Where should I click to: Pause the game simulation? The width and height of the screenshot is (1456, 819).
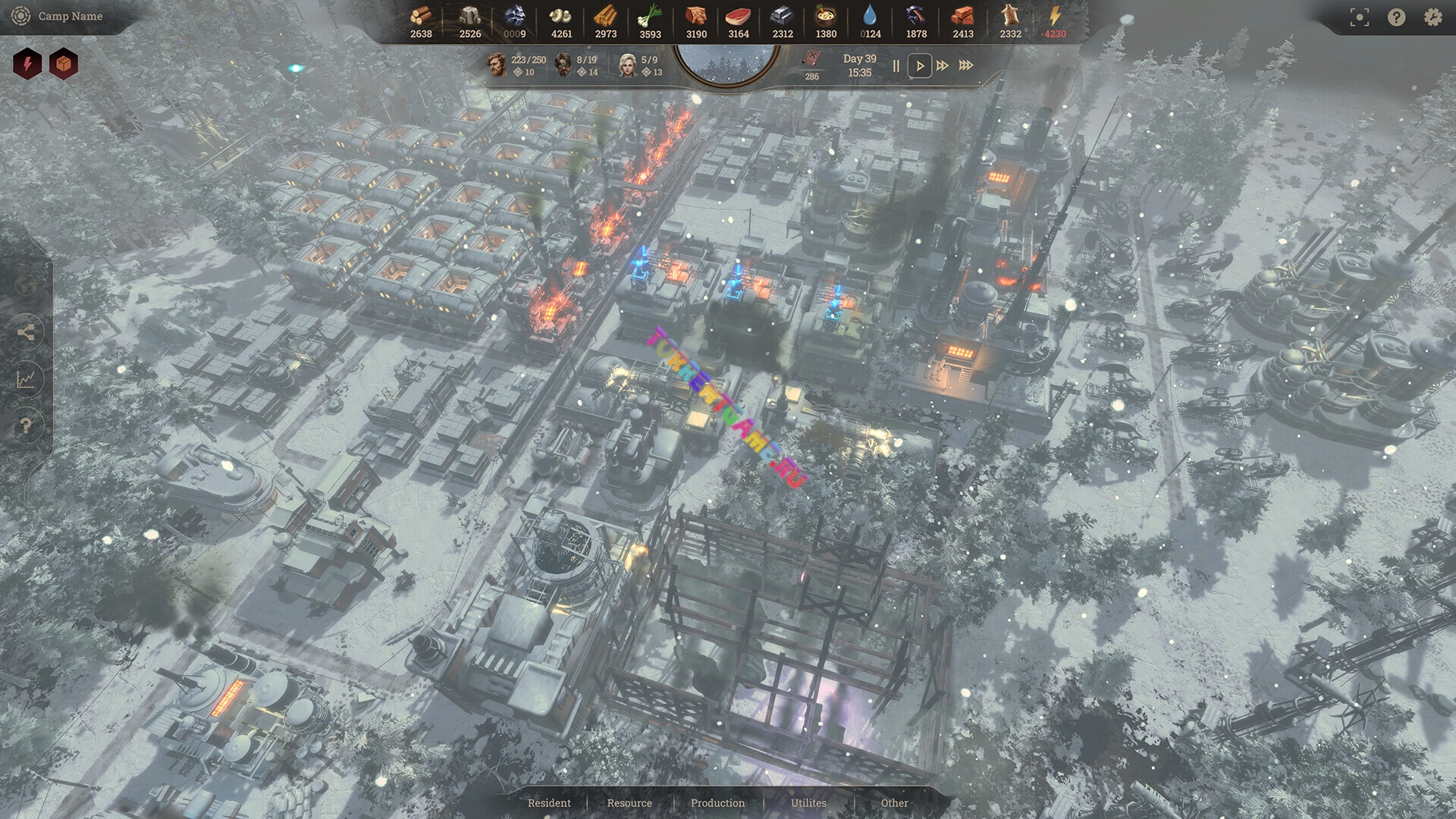(x=896, y=66)
